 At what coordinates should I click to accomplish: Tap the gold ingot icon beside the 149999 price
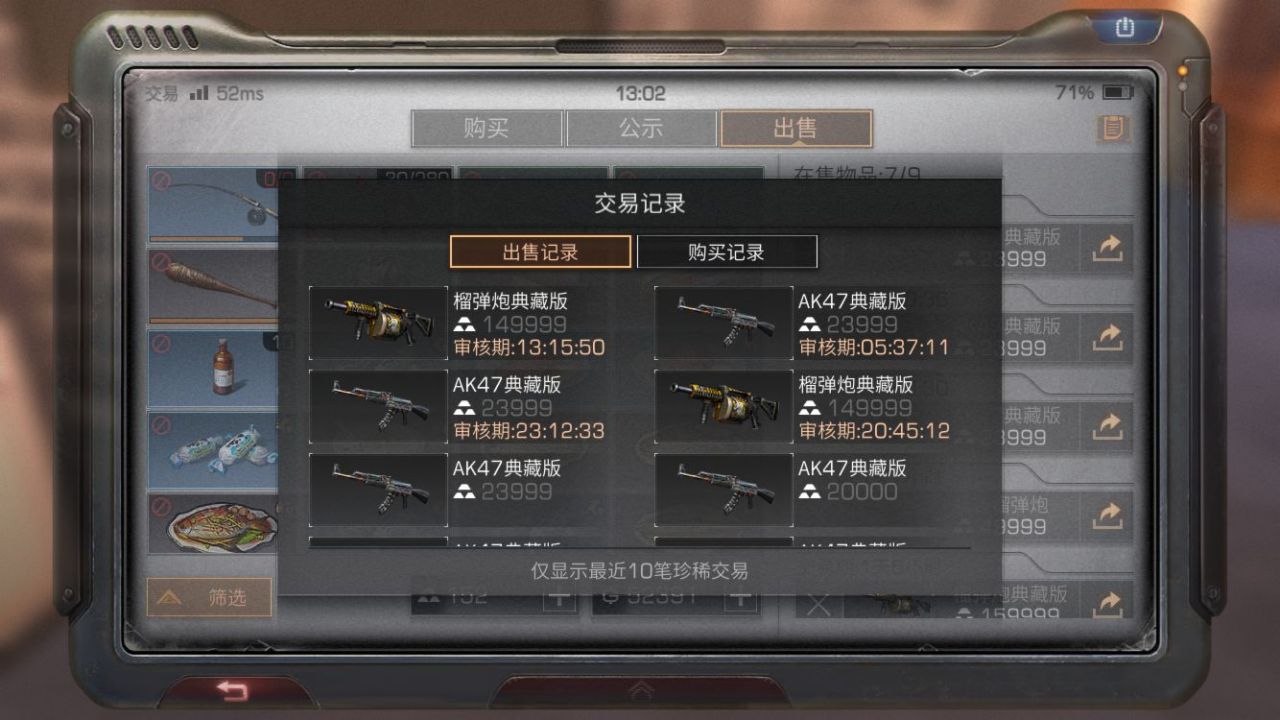[464, 323]
